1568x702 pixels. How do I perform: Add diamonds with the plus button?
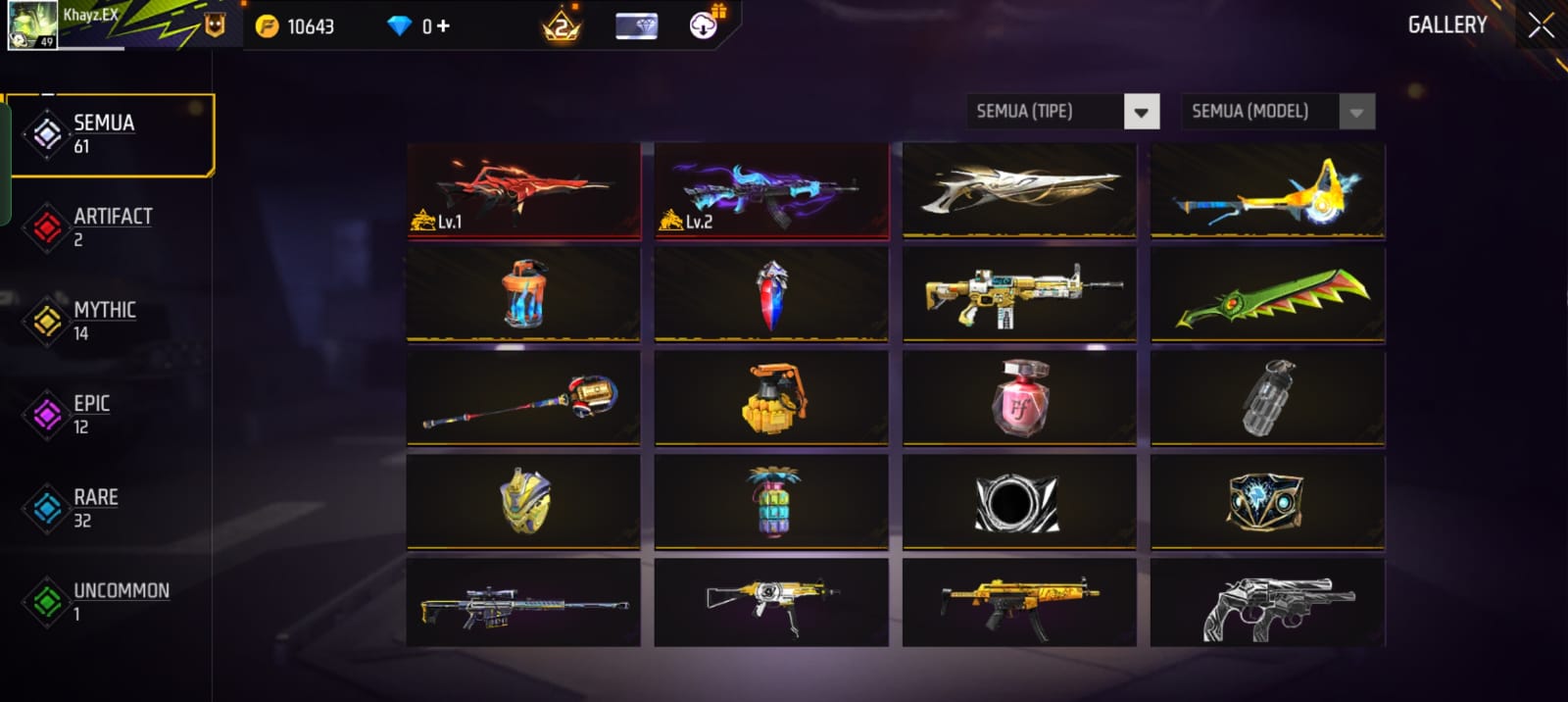[443, 26]
